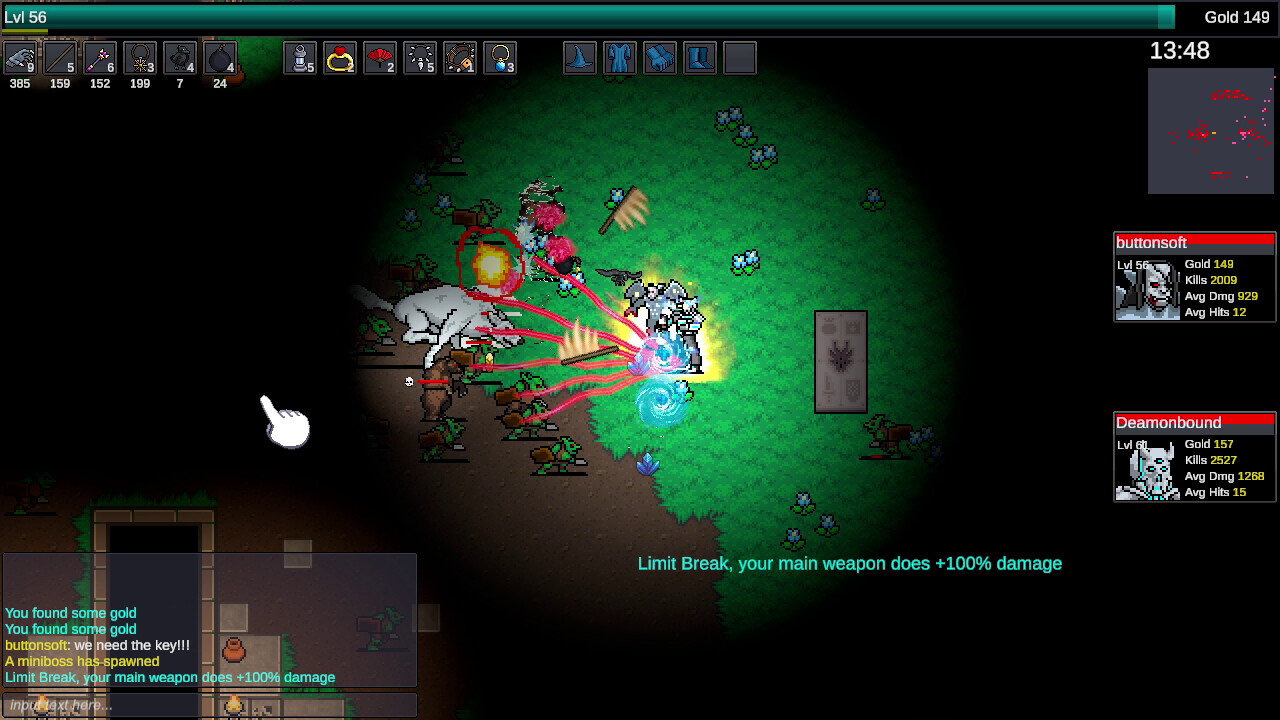
Task: Pick the blue gem amulet item
Action: [x=500, y=58]
